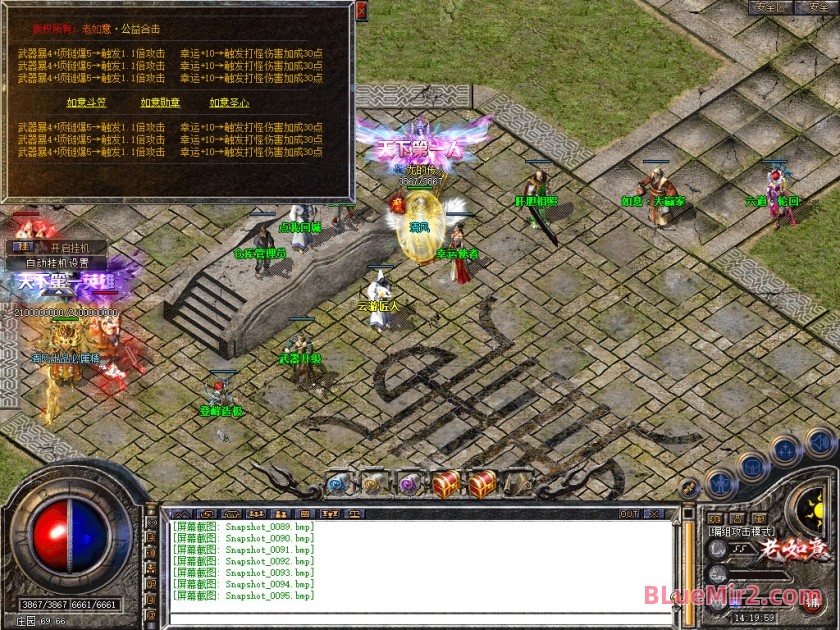Open 自动挂机设置 settings
The image size is (840, 630).
pos(57,263)
